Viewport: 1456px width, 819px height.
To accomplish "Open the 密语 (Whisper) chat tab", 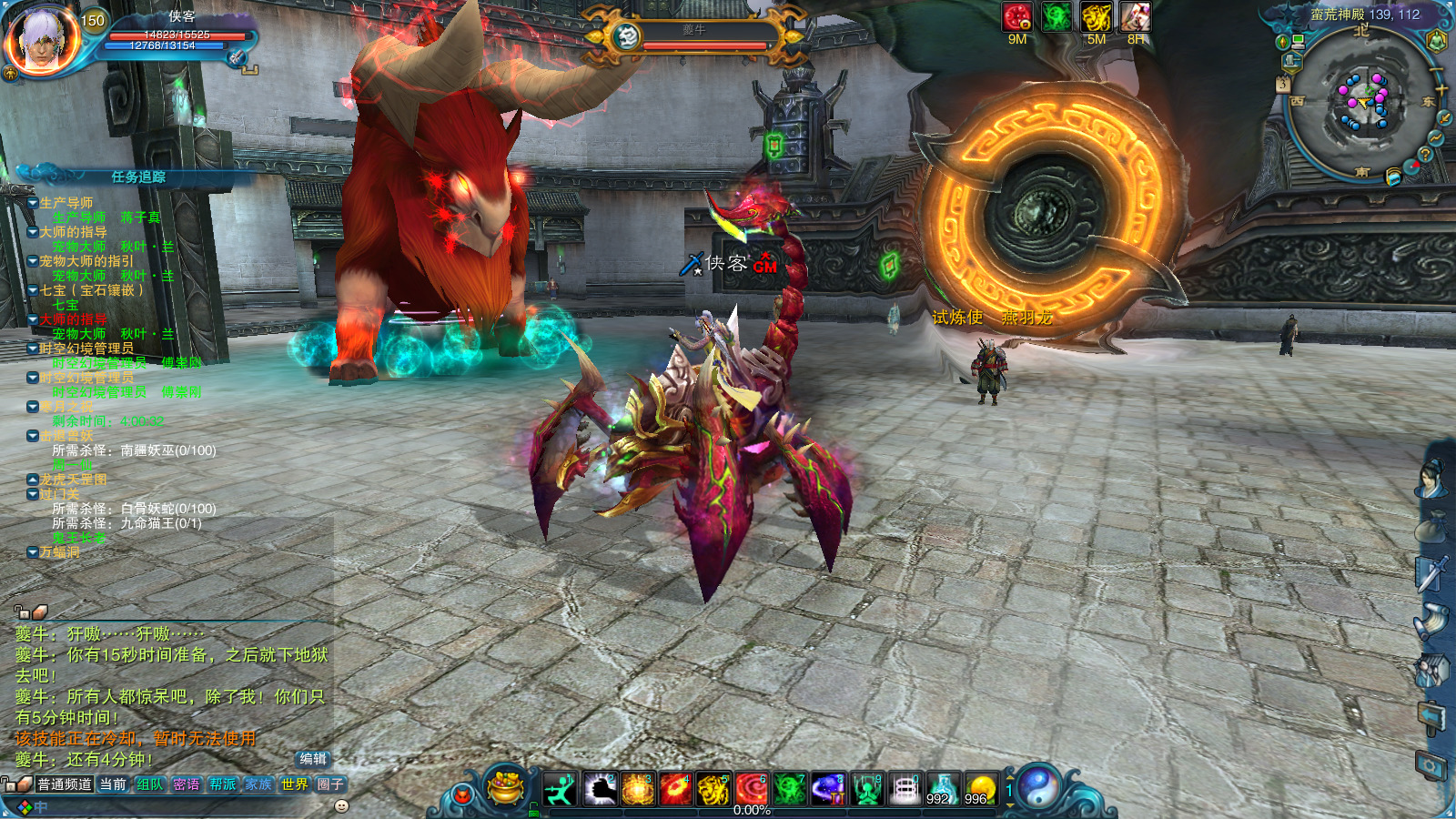I will pos(187,784).
